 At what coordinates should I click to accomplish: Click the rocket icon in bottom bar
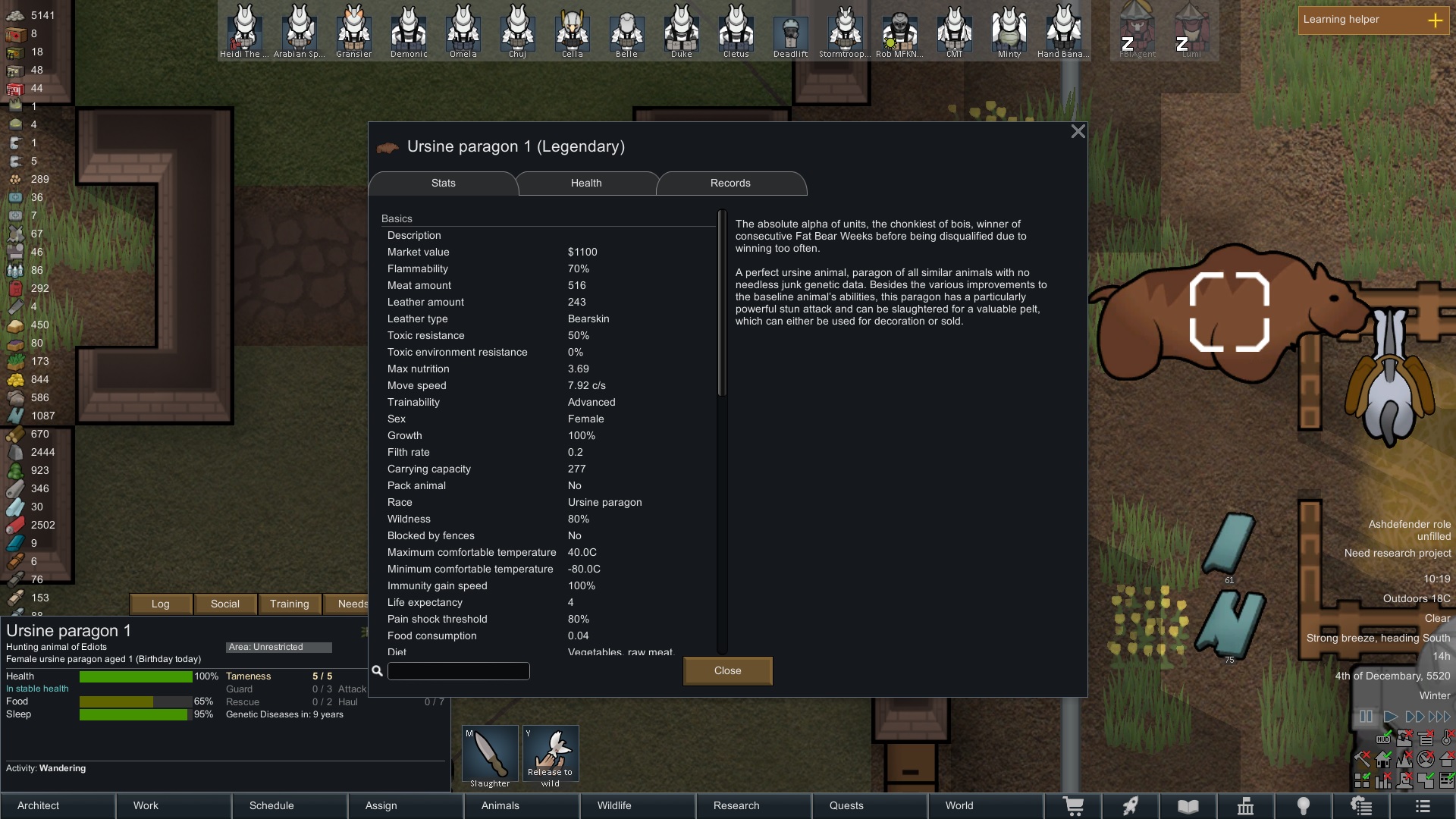(1131, 805)
